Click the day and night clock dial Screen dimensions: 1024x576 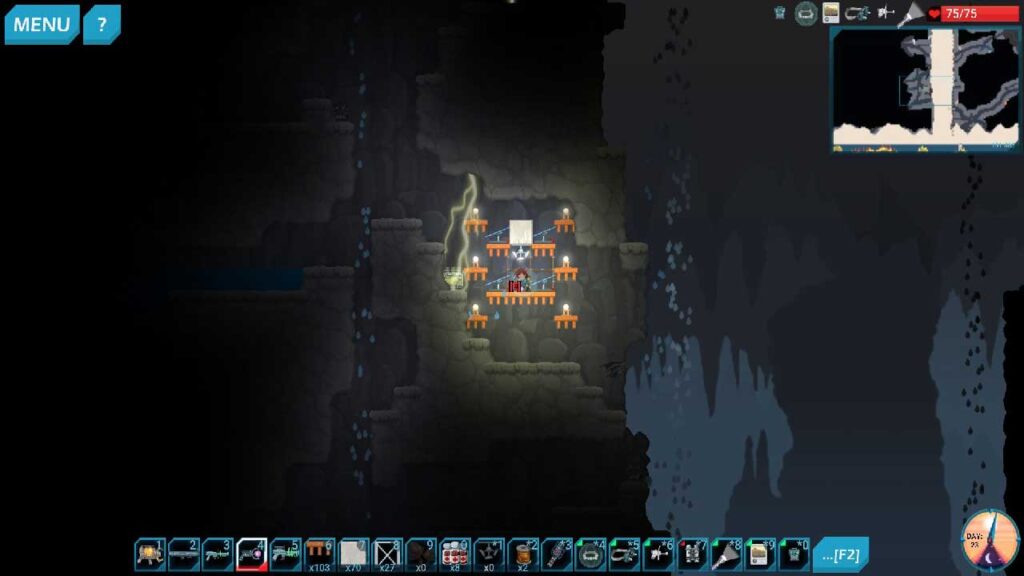pos(990,541)
